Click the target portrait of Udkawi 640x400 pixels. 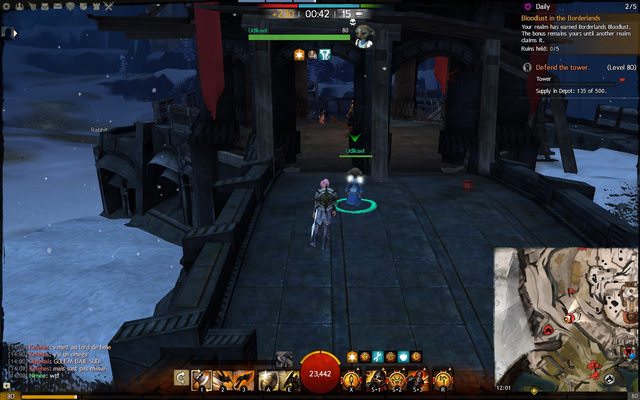[364, 35]
